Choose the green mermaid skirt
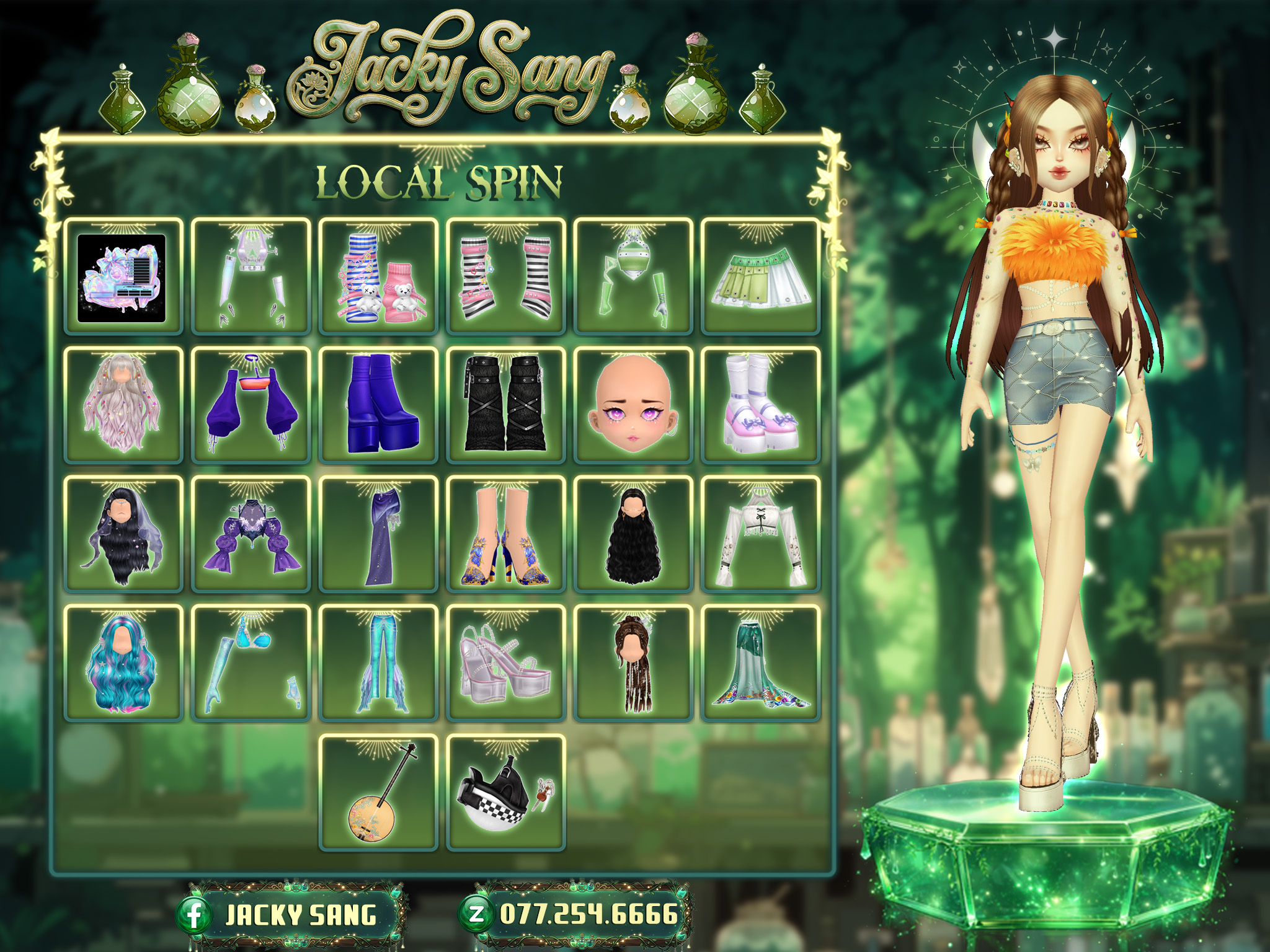Screen dimensions: 1270x952 761,663
